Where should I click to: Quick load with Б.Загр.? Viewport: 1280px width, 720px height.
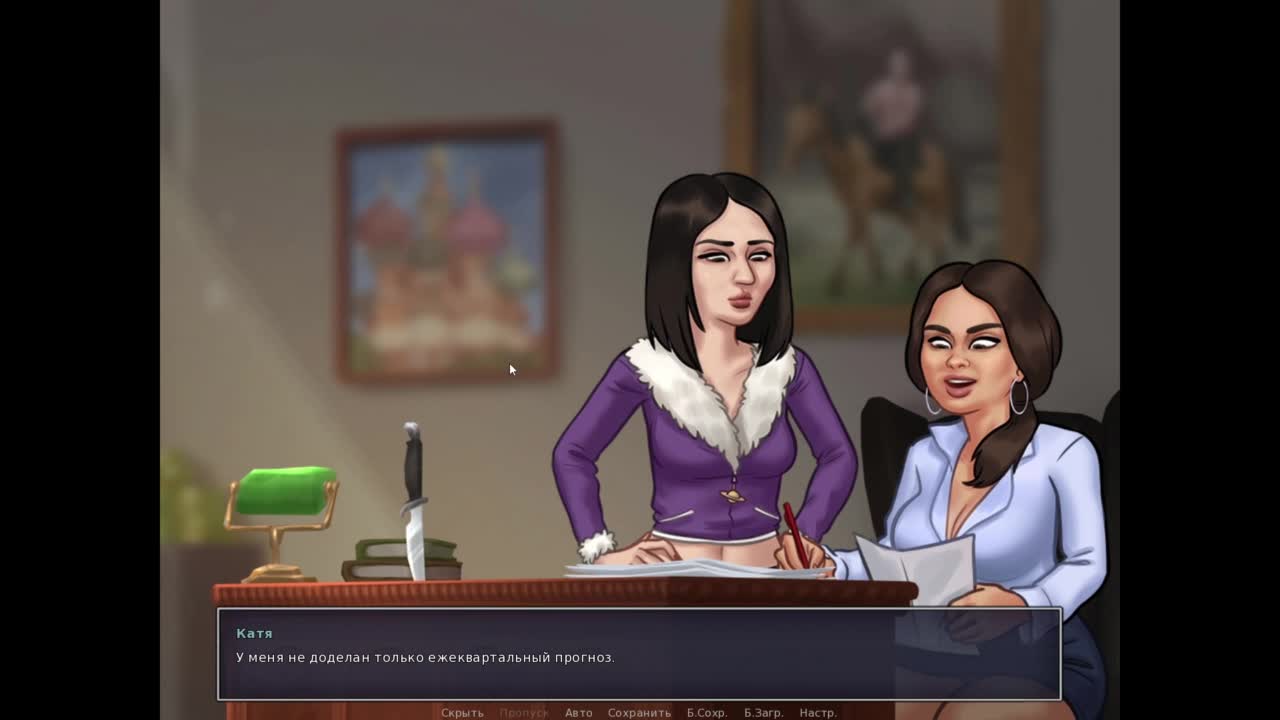tap(763, 712)
